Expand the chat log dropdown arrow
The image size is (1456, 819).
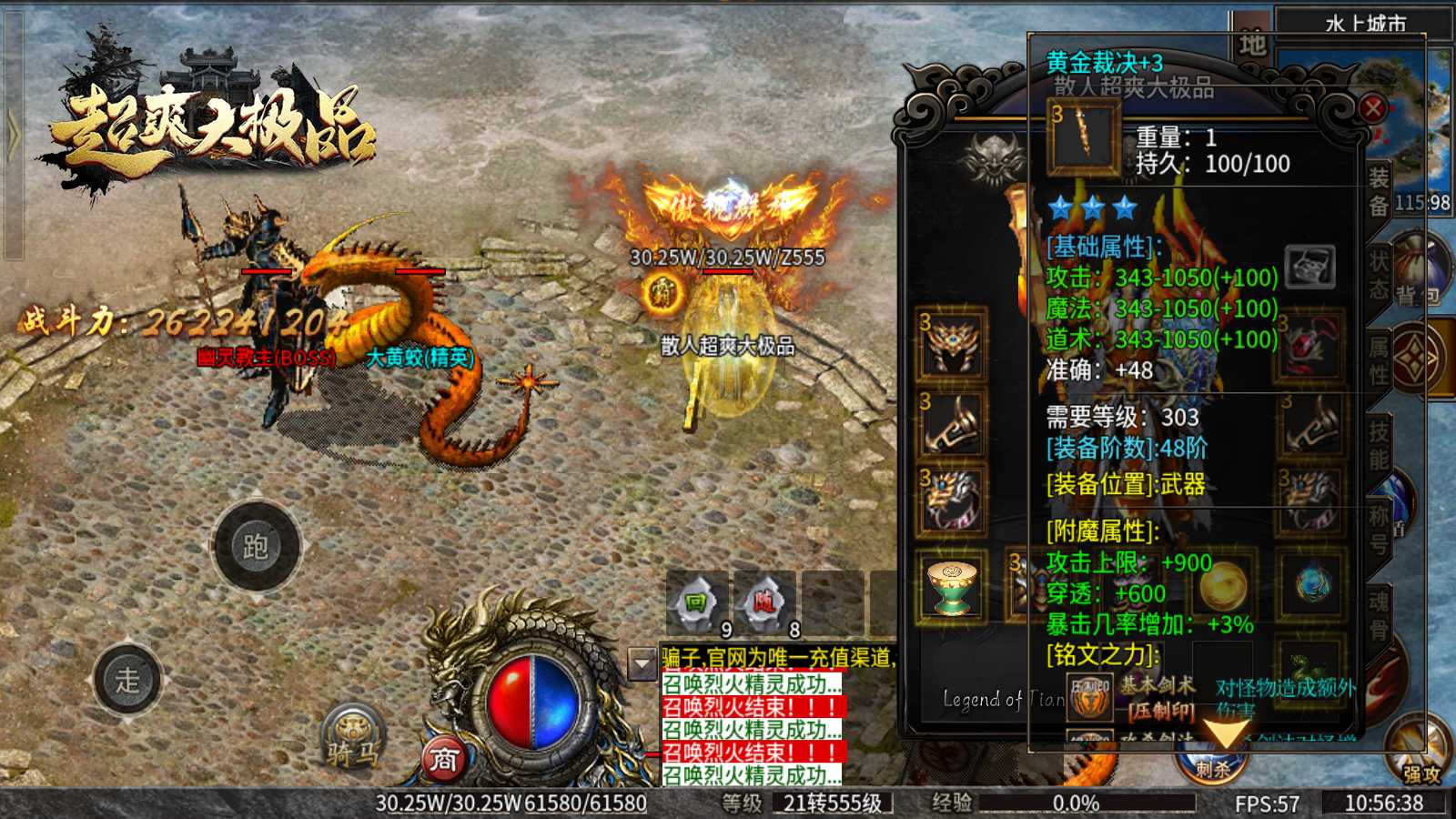[642, 663]
